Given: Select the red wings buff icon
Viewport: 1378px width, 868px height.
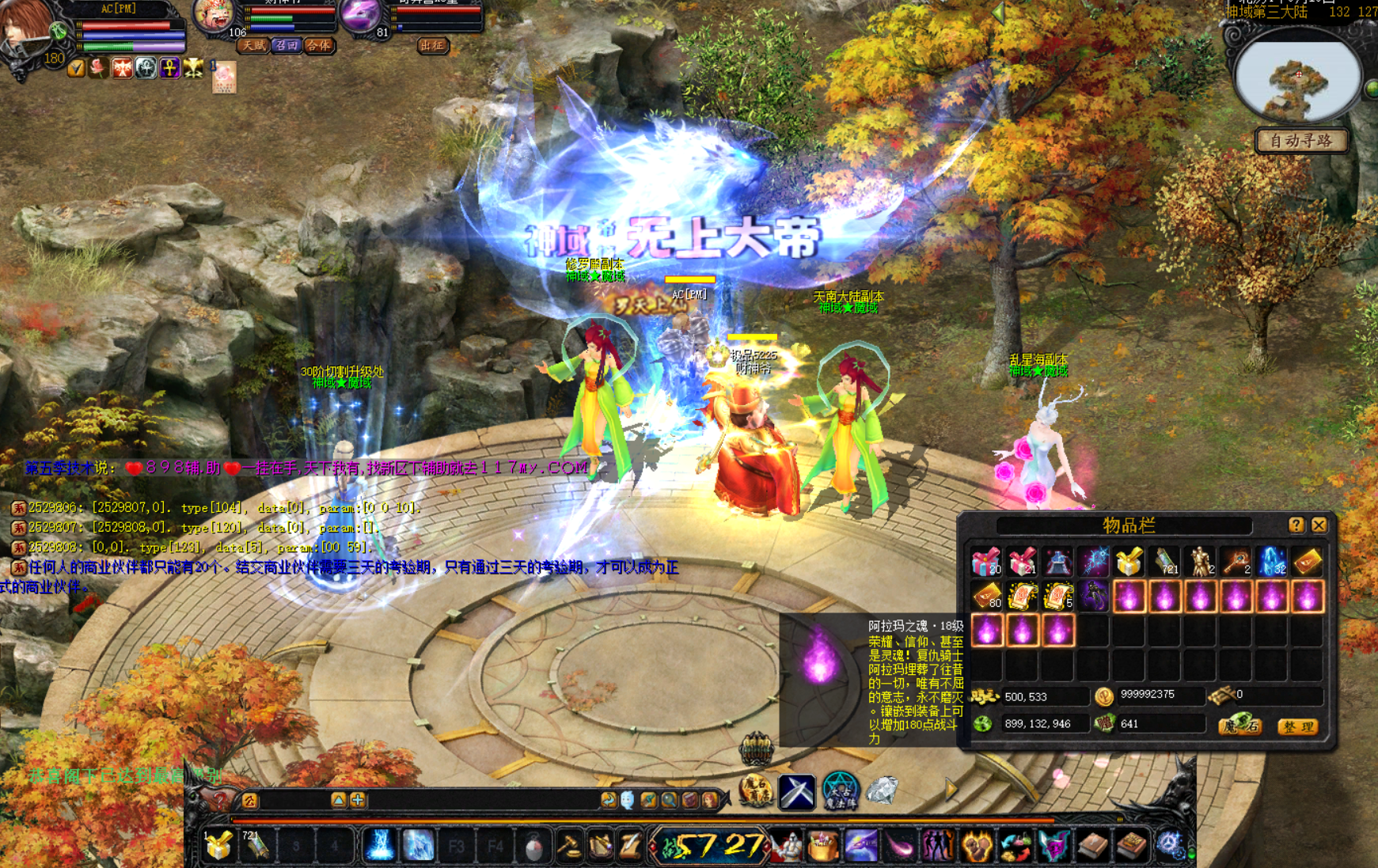Looking at the screenshot, I should click(x=122, y=69).
